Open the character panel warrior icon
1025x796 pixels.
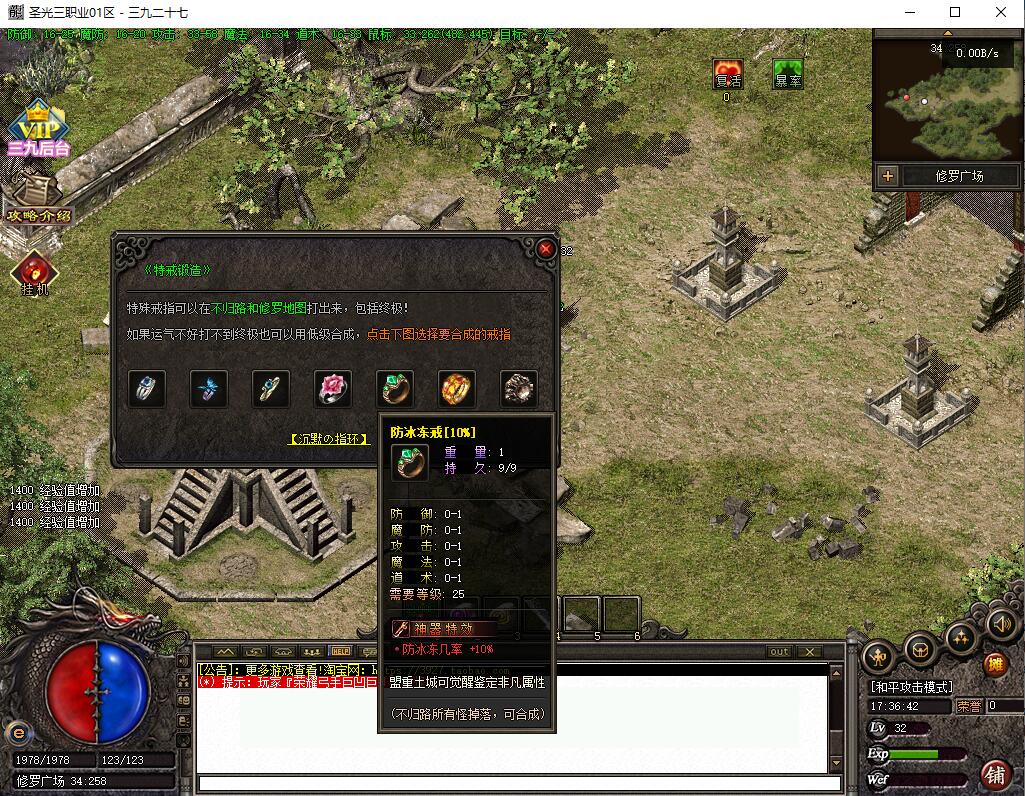coord(878,656)
